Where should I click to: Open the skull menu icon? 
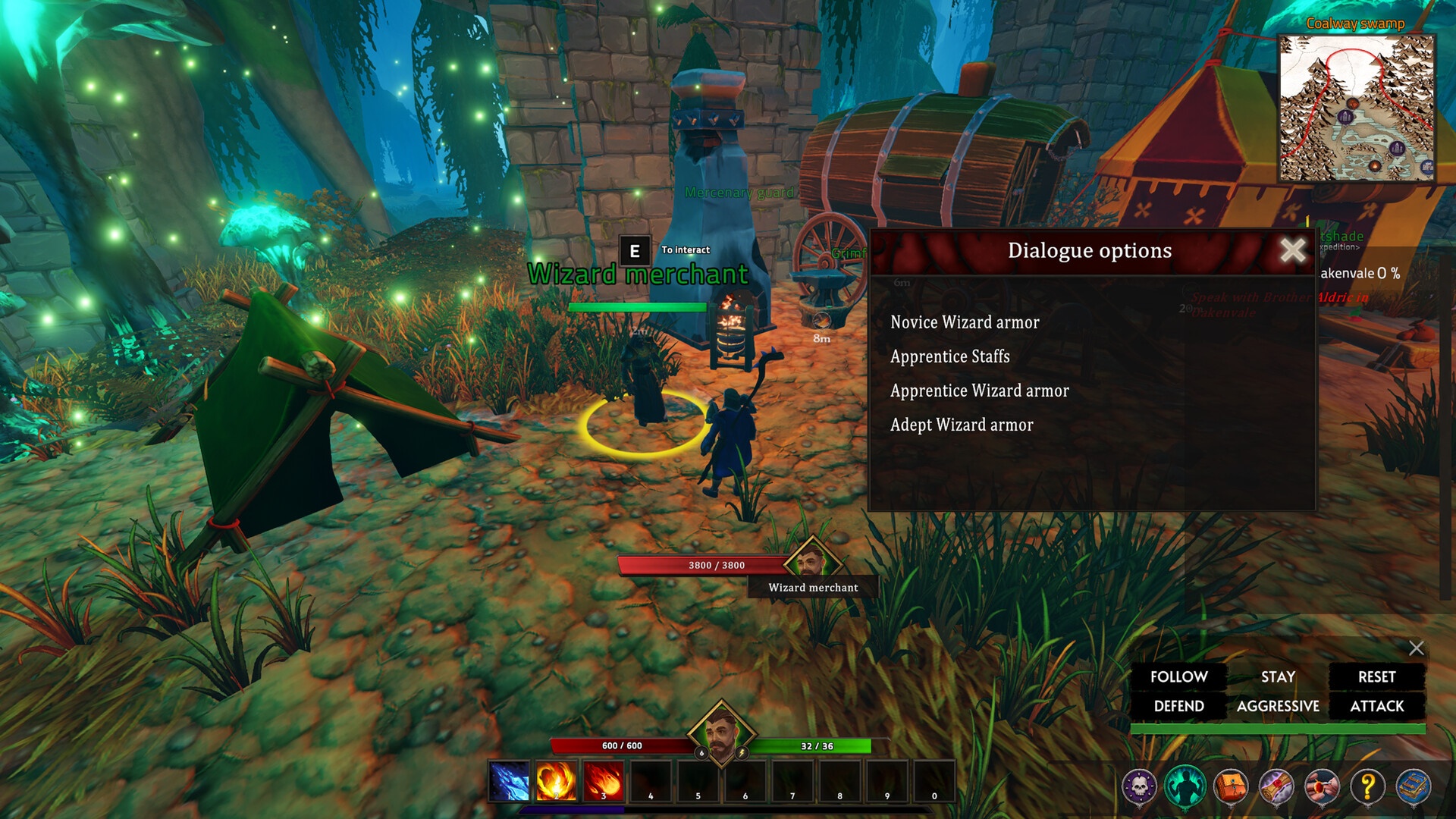coord(1139,786)
